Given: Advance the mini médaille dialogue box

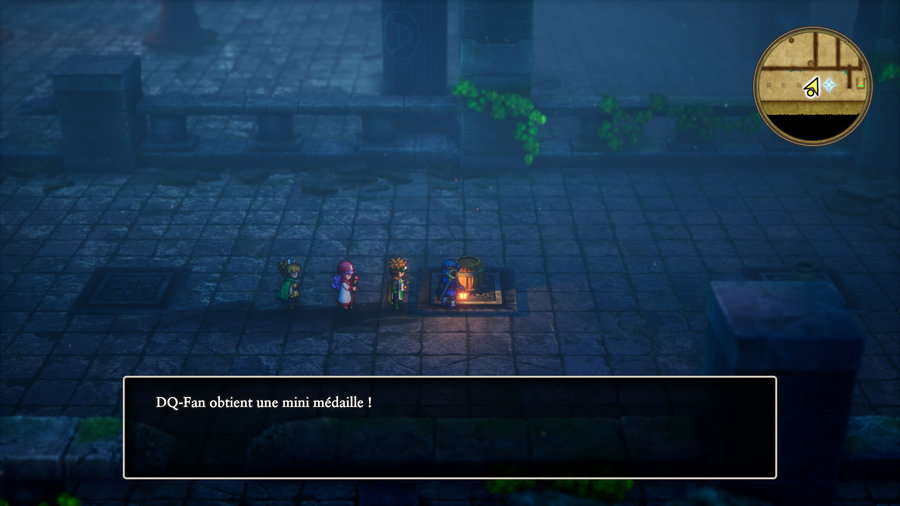Looking at the screenshot, I should (x=449, y=427).
